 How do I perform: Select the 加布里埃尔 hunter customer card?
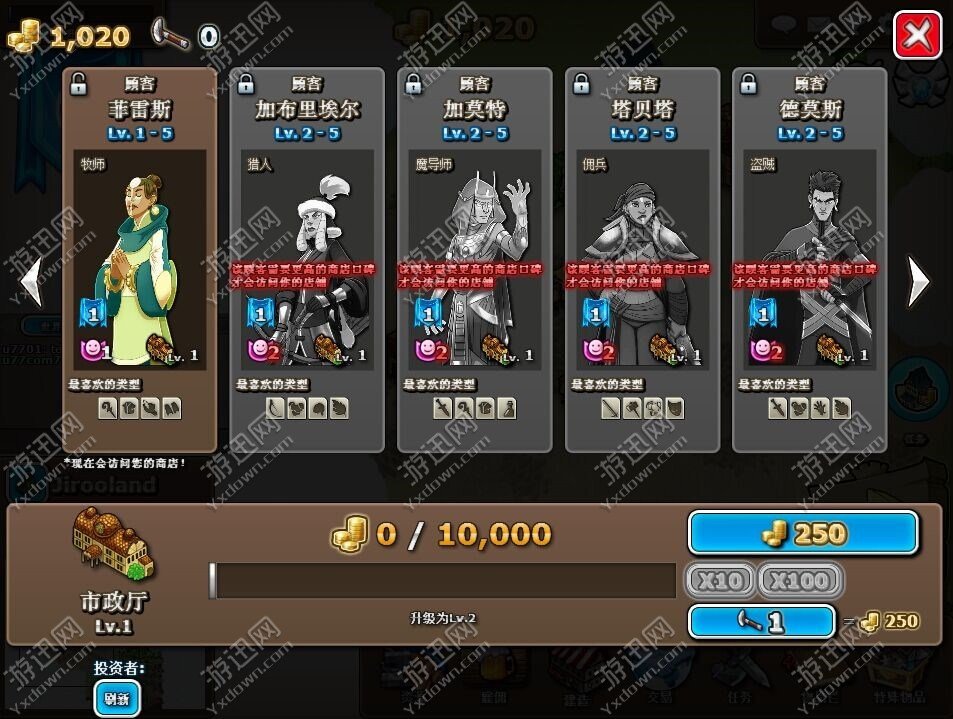[307, 260]
